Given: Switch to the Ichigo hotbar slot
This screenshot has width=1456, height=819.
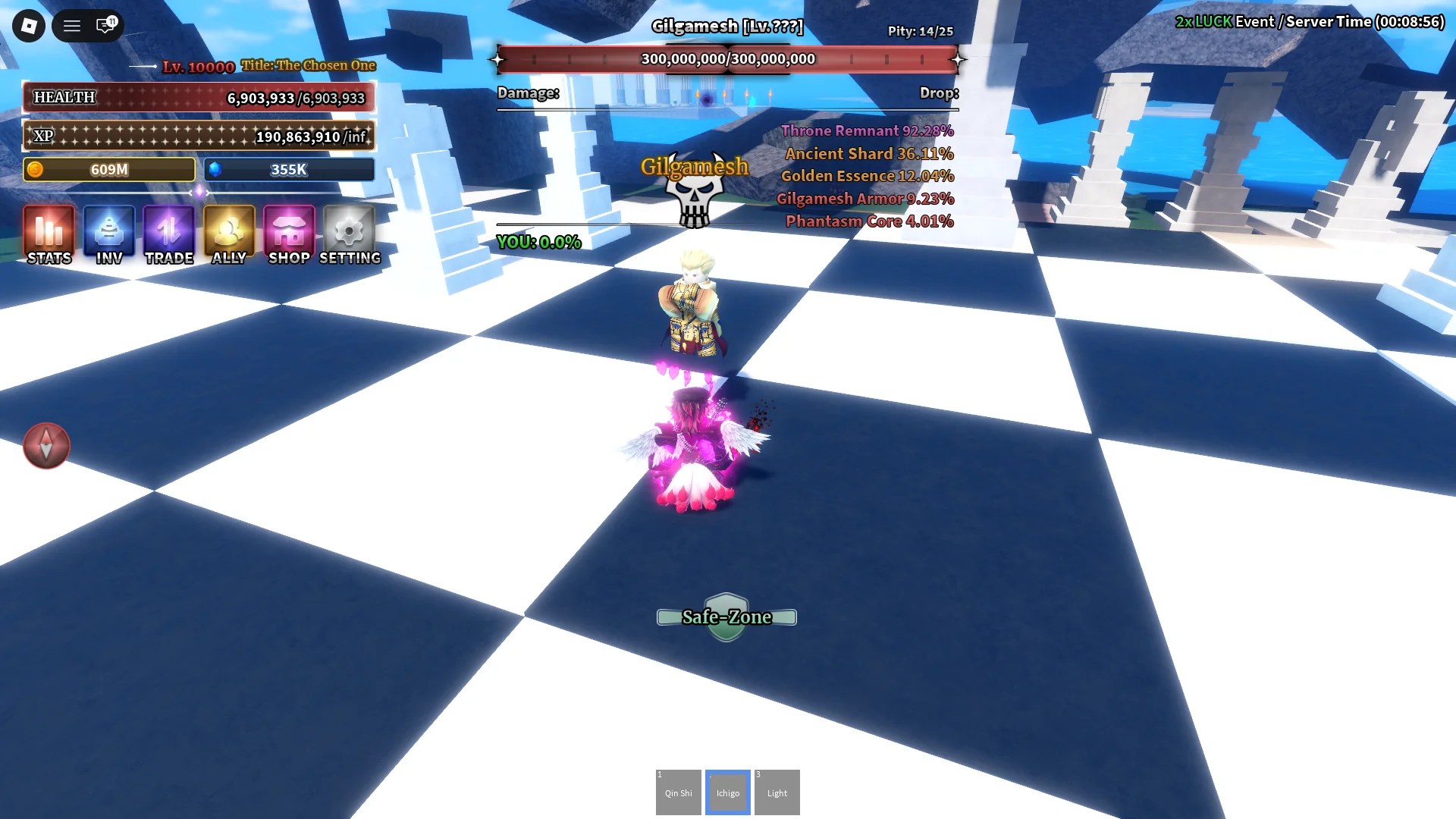Looking at the screenshot, I should tap(727, 792).
